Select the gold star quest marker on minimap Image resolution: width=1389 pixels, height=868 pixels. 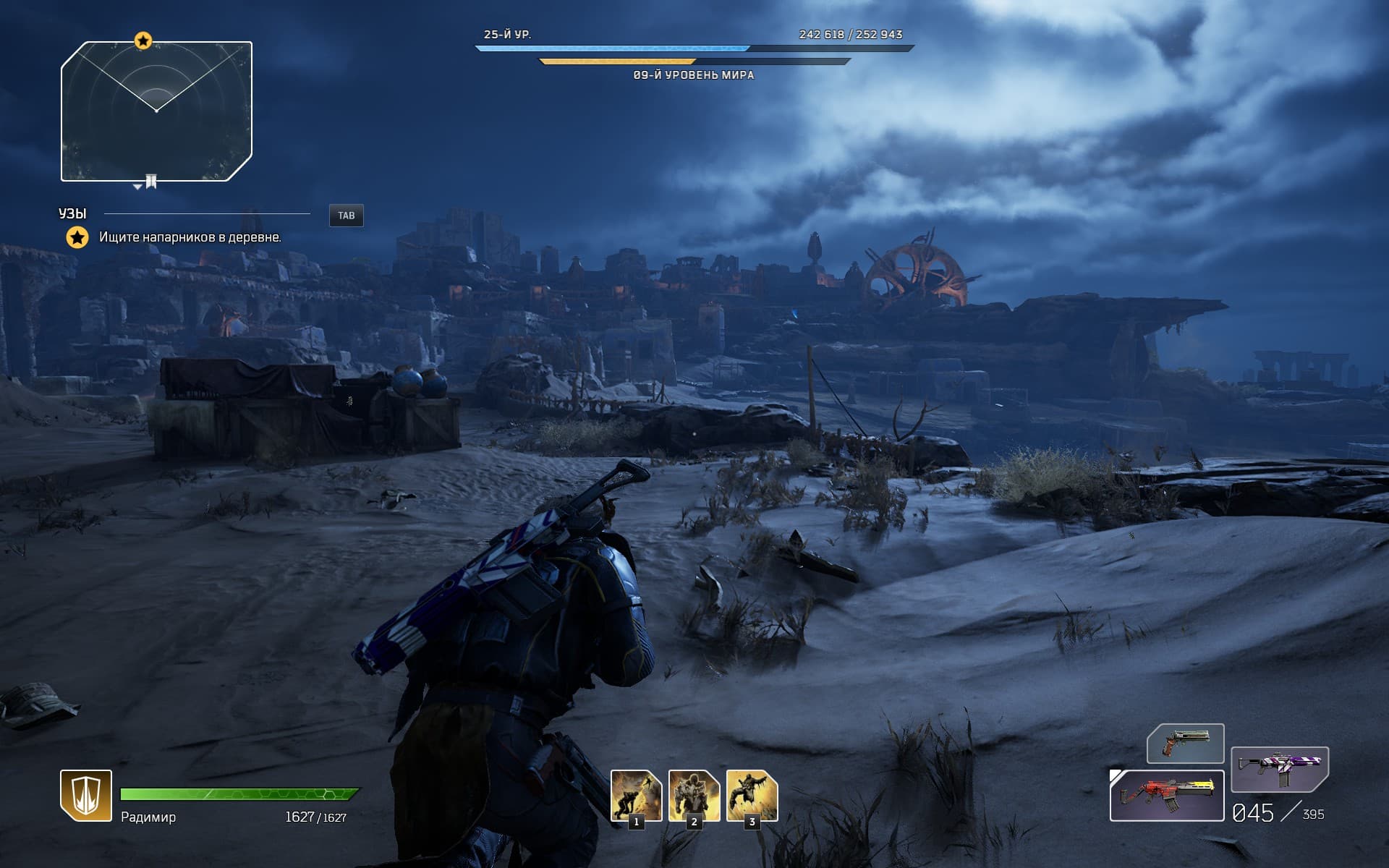(x=143, y=41)
